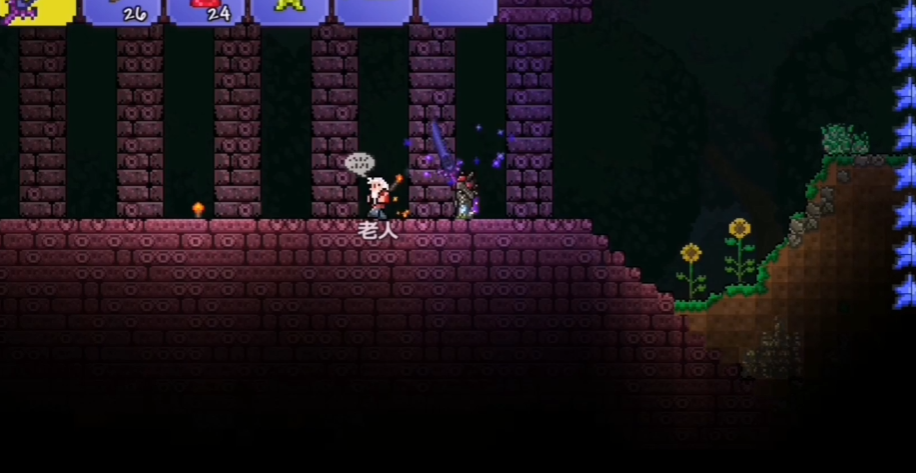The image size is (916, 473).
Task: Select the hotbar slot with 26 items
Action: point(121,10)
